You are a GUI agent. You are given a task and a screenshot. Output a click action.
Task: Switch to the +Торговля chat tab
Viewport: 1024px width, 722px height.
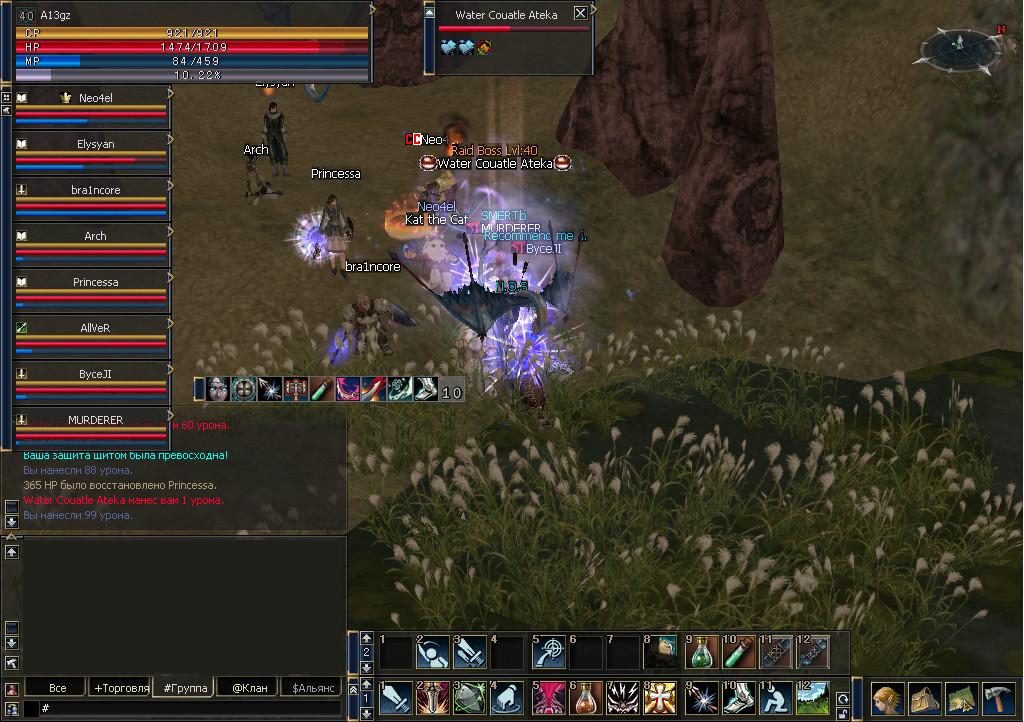120,688
